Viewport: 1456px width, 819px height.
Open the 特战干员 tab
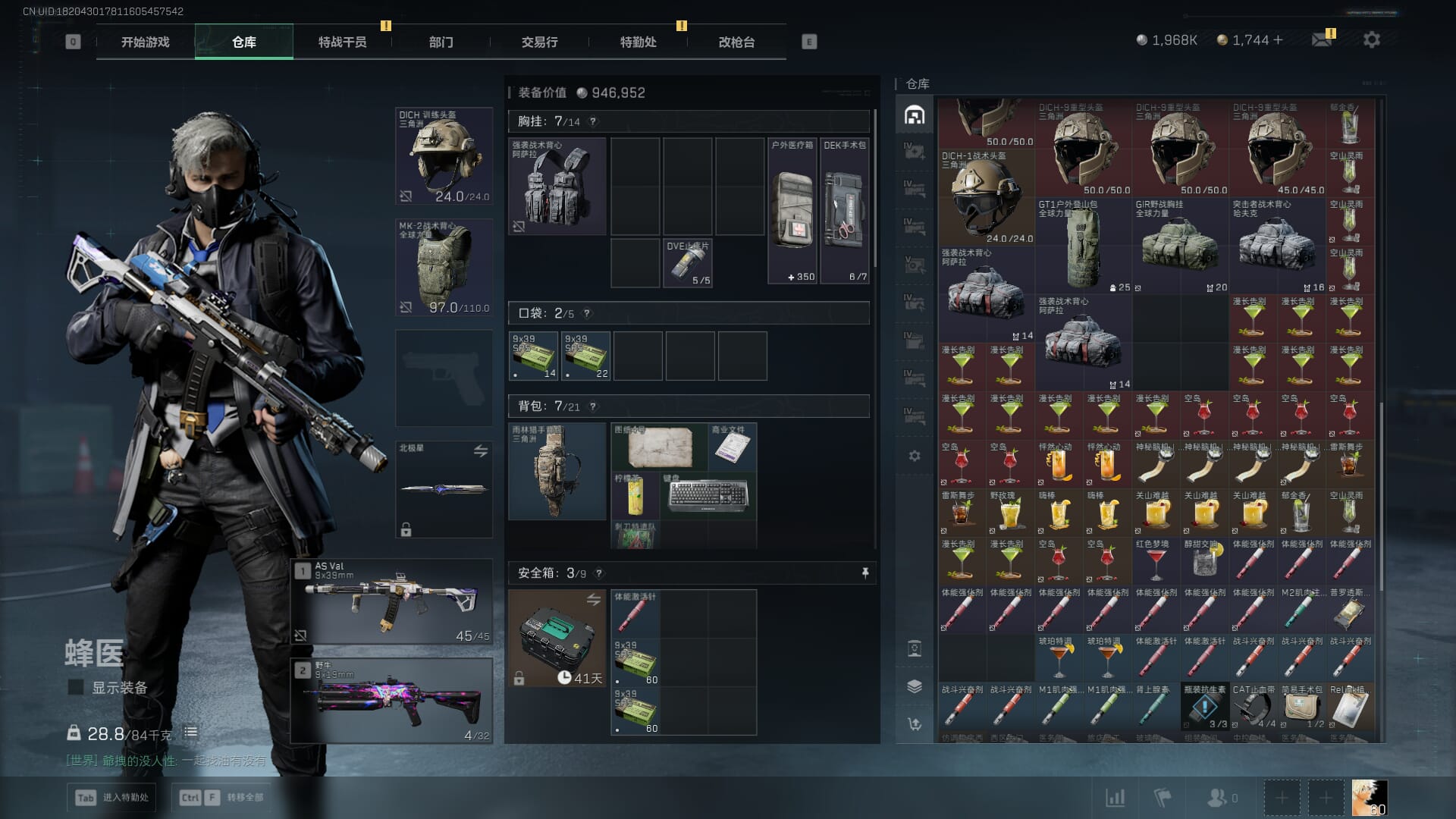[x=342, y=42]
